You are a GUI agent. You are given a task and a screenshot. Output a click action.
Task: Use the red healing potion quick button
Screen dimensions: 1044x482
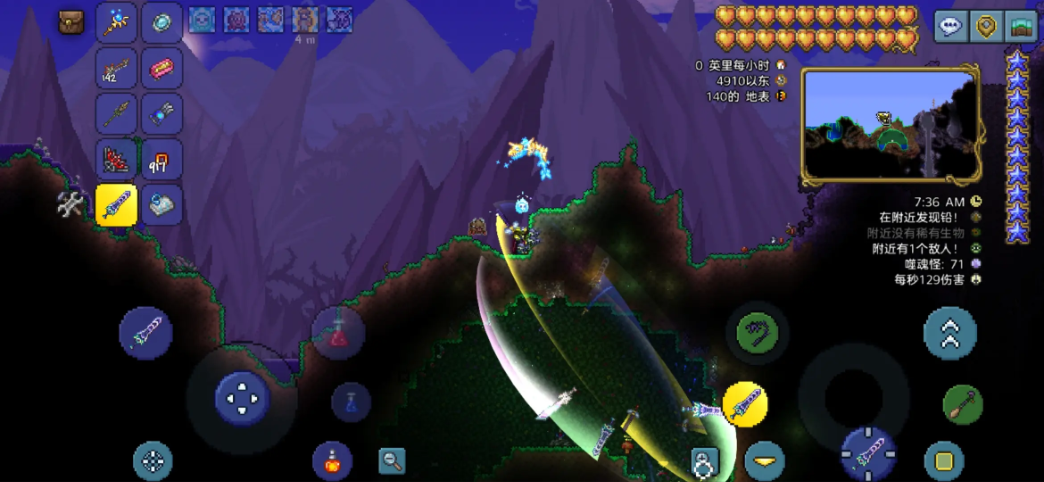[338, 334]
